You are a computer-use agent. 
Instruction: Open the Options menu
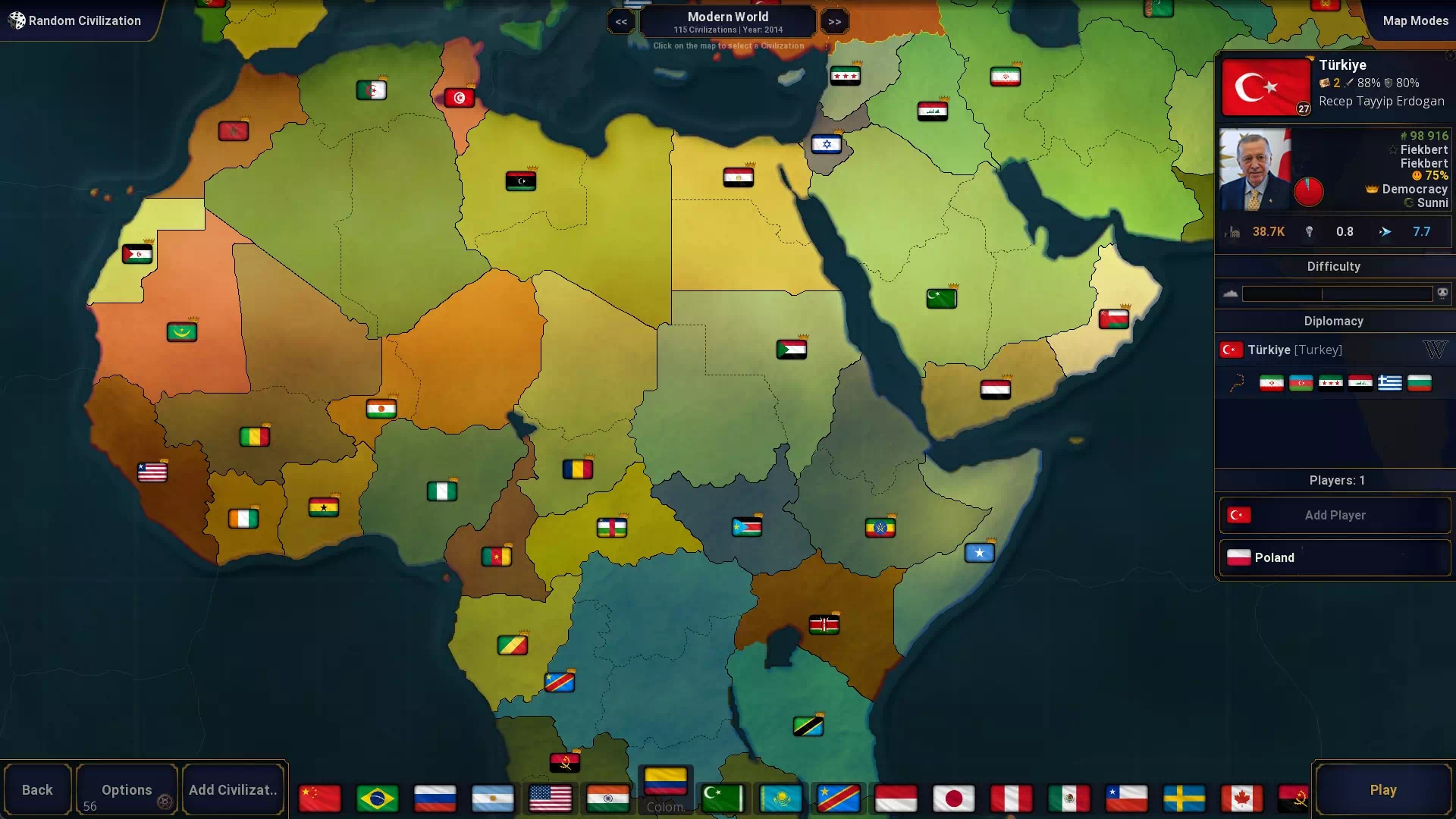tap(126, 789)
